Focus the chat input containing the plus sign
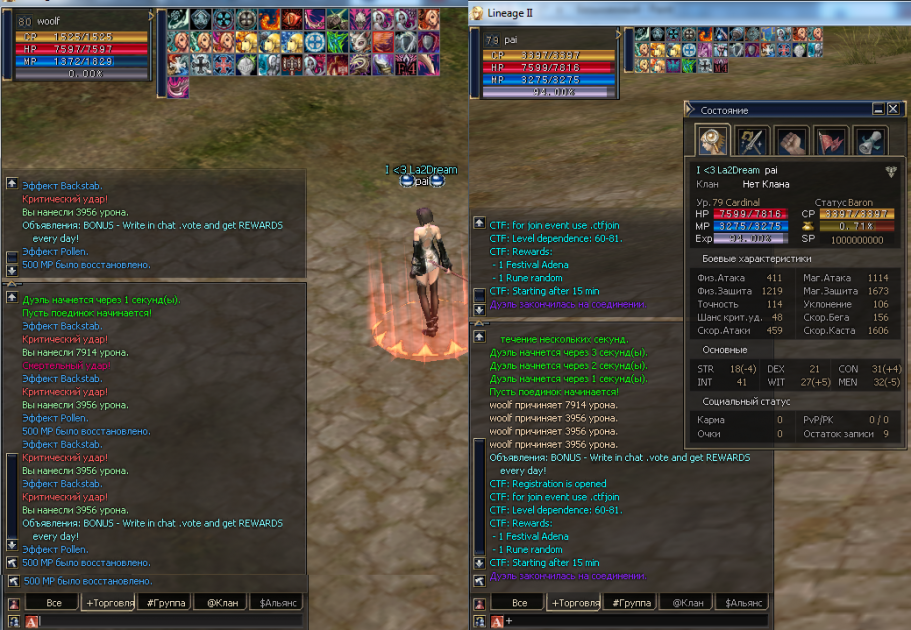Screen dimensions: 911x630 [x=640, y=621]
